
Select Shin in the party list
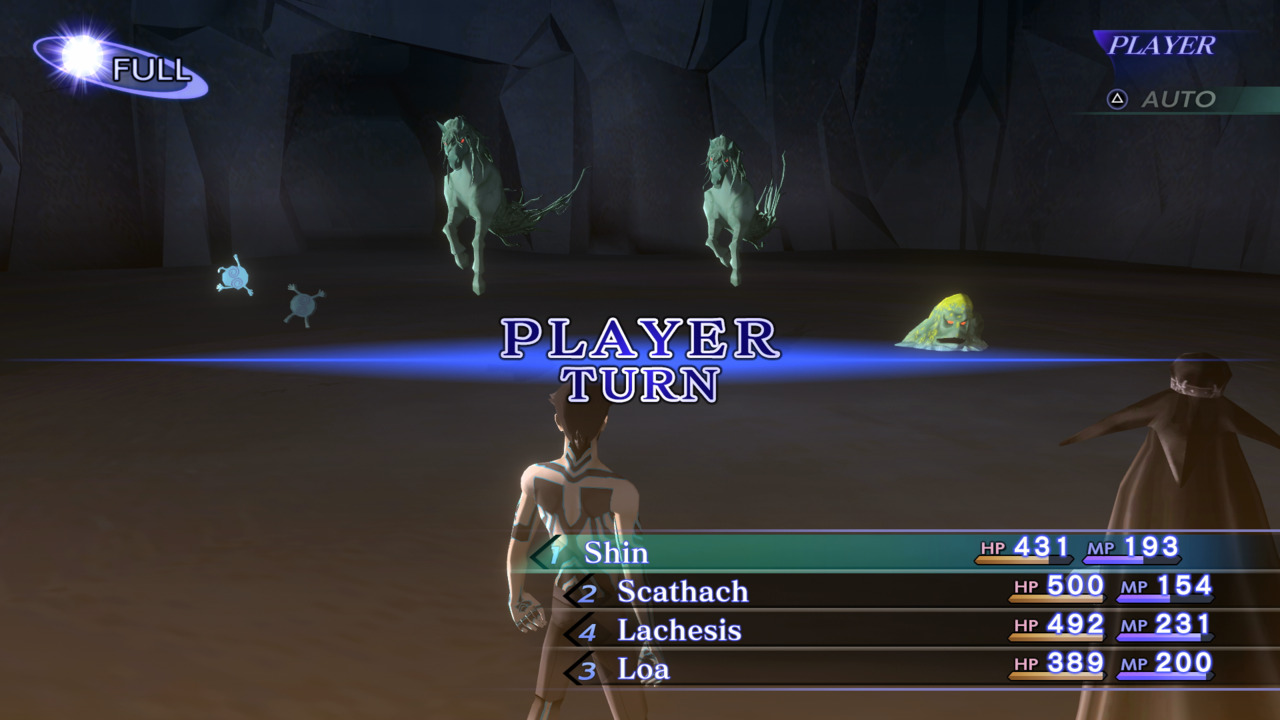[616, 552]
